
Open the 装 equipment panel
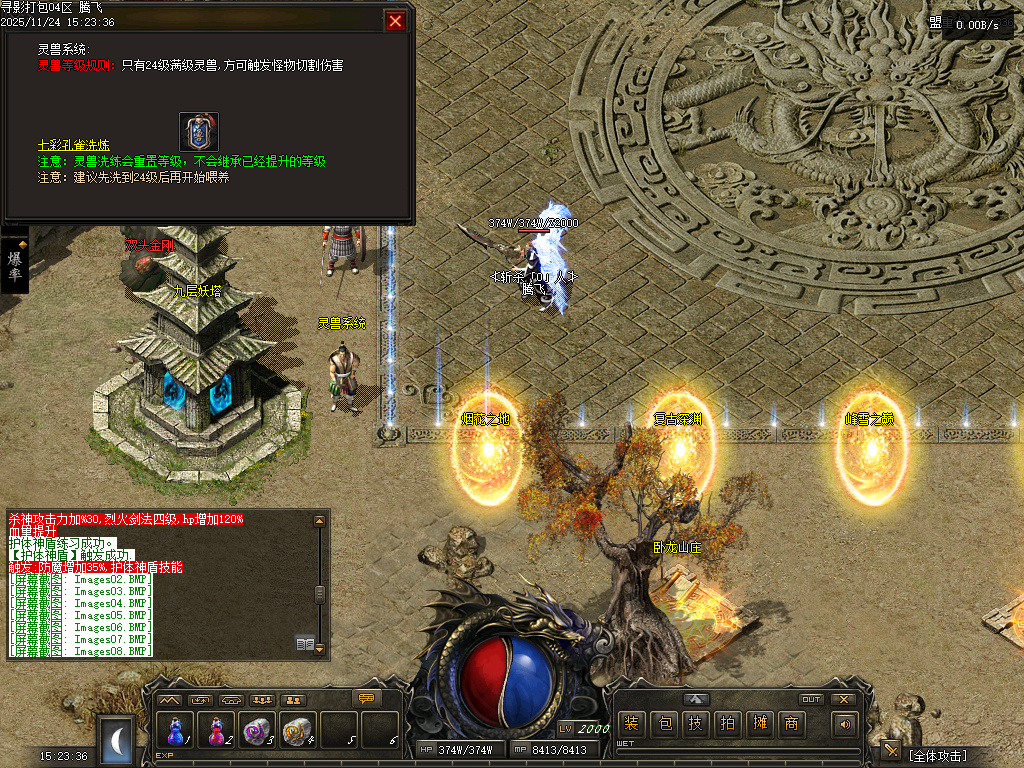coord(630,724)
